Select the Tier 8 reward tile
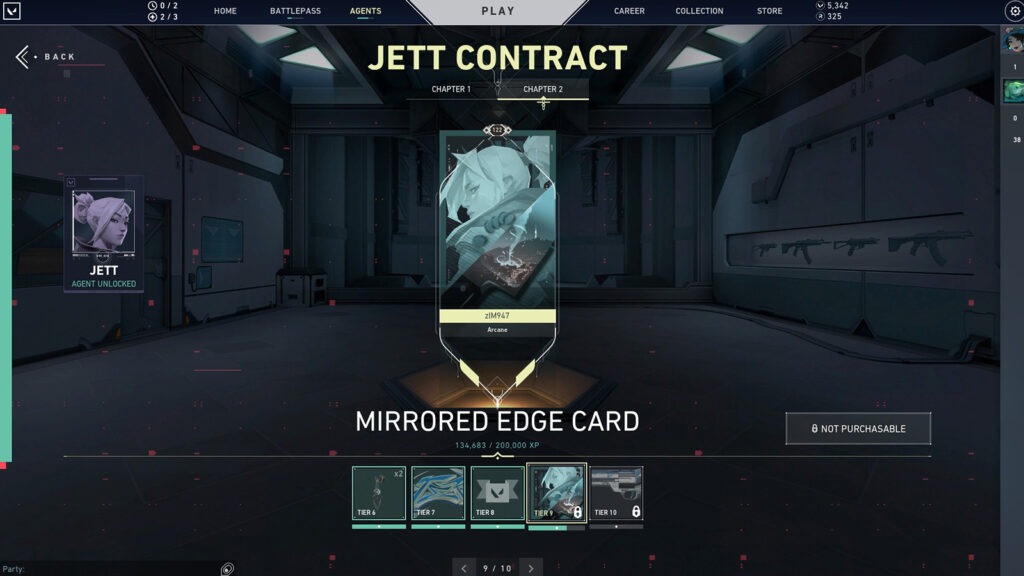 point(497,493)
